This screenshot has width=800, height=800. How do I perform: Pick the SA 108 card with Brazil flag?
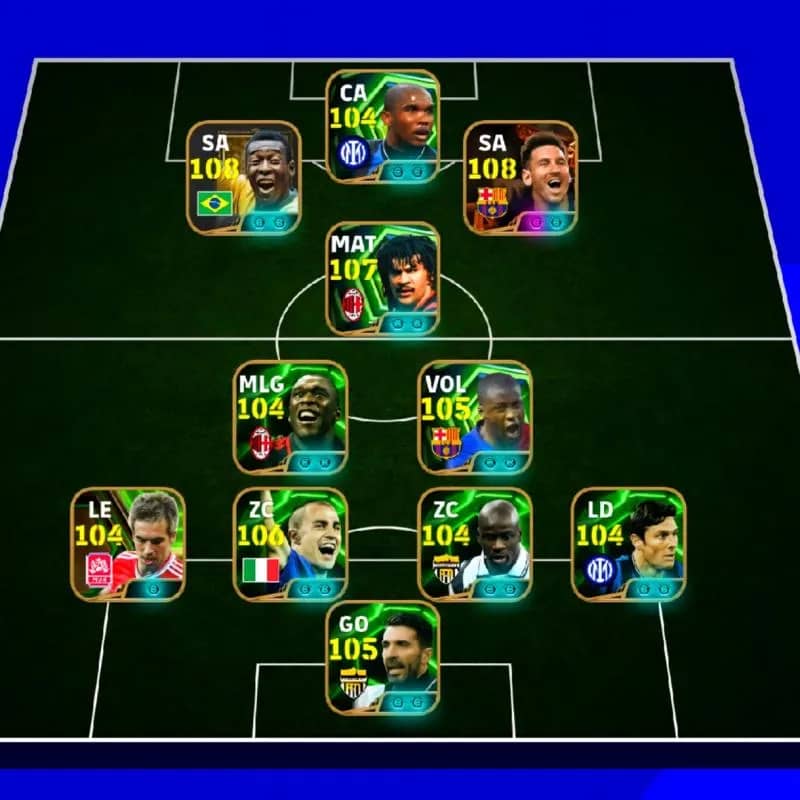tap(244, 178)
